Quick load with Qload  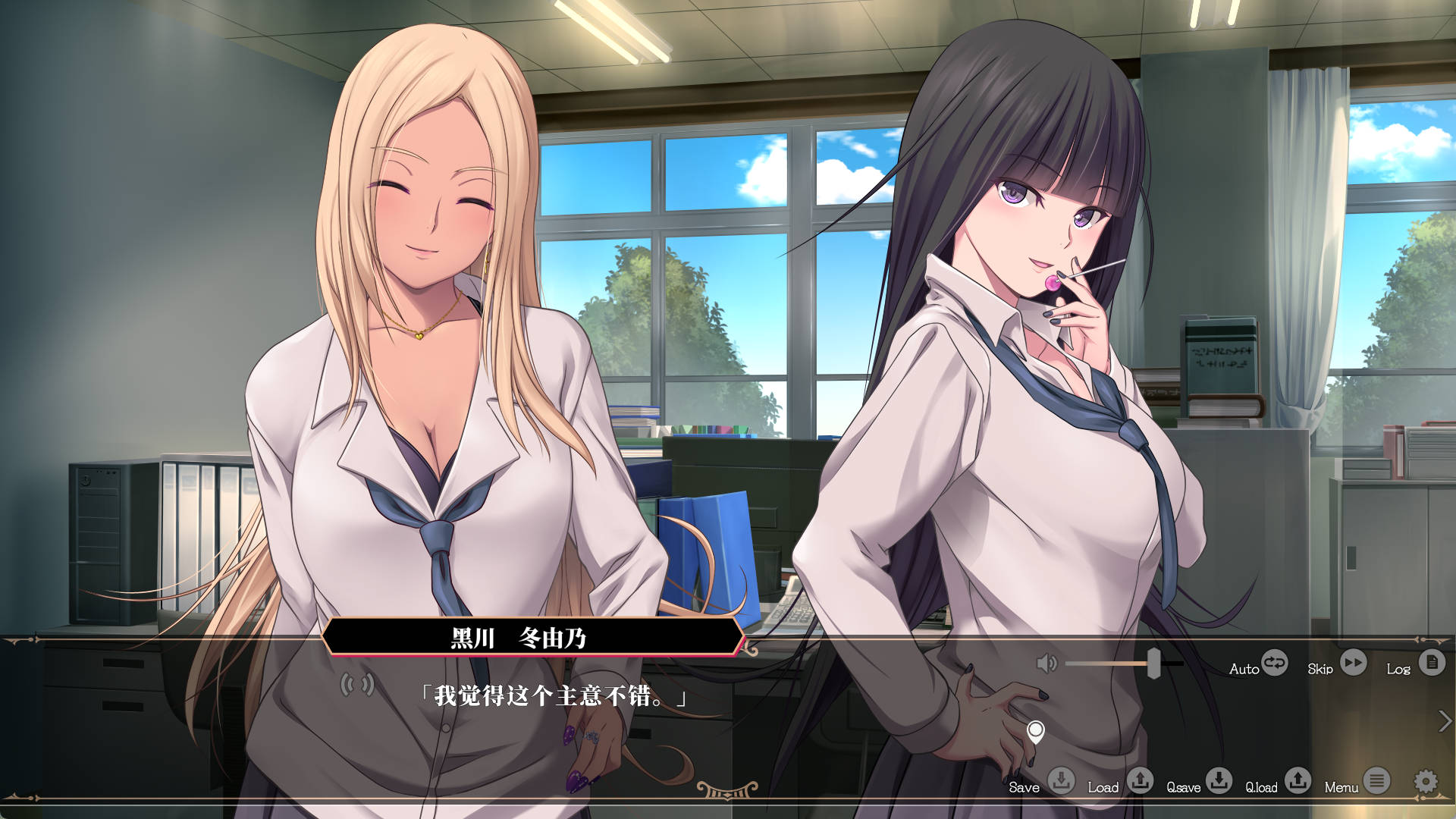(1298, 780)
